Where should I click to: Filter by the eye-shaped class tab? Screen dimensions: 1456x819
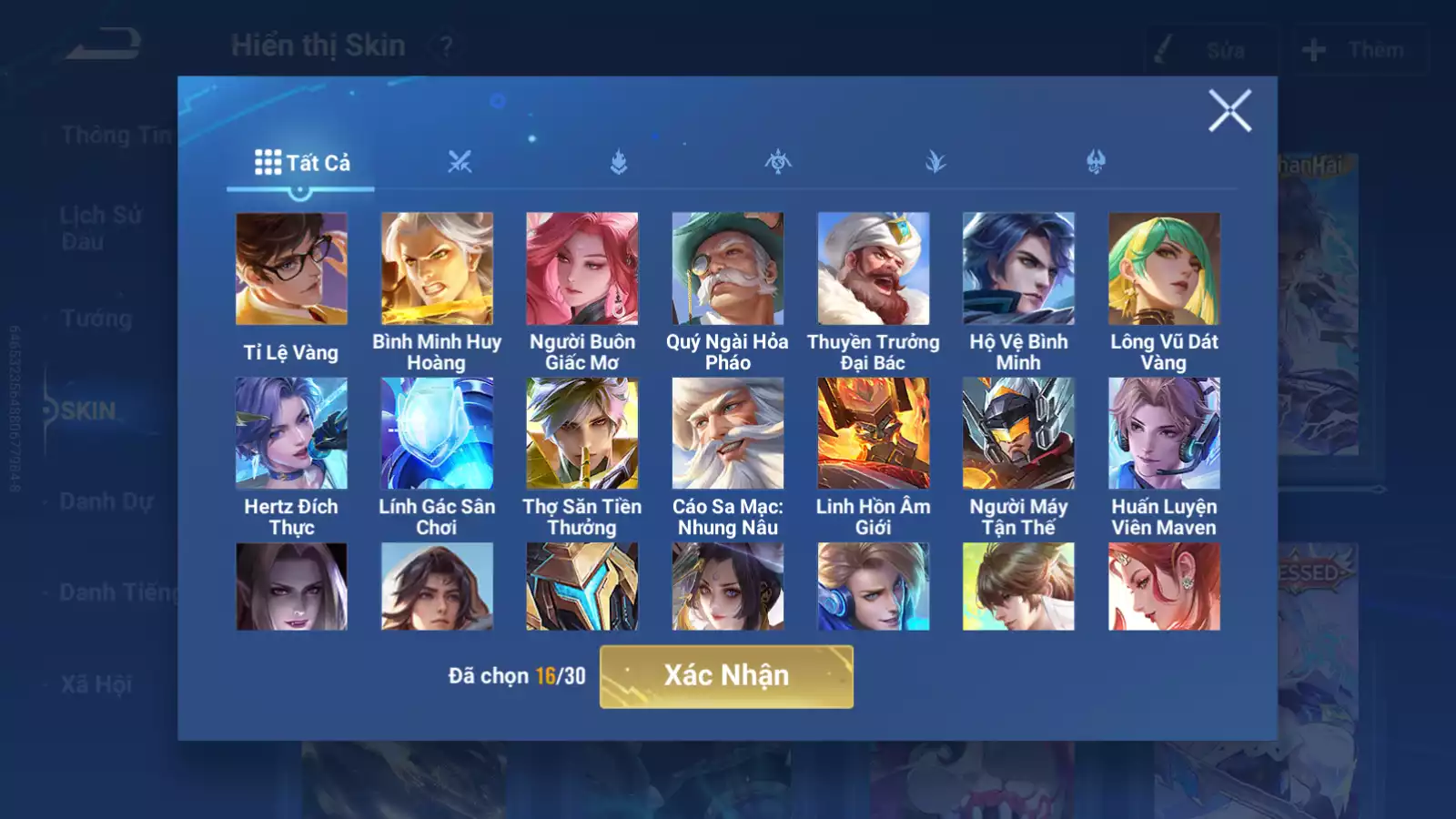coord(778,163)
